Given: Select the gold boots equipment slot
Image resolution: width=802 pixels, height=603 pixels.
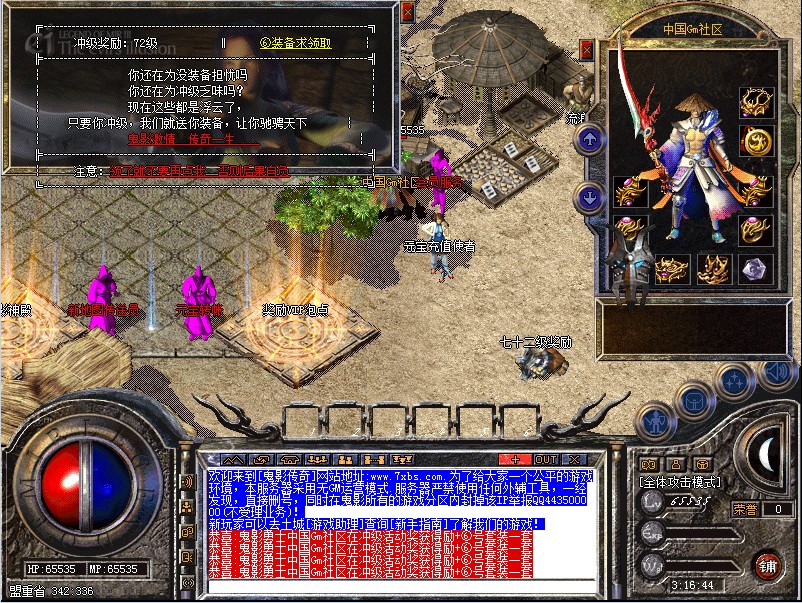Looking at the screenshot, I should 715,268.
